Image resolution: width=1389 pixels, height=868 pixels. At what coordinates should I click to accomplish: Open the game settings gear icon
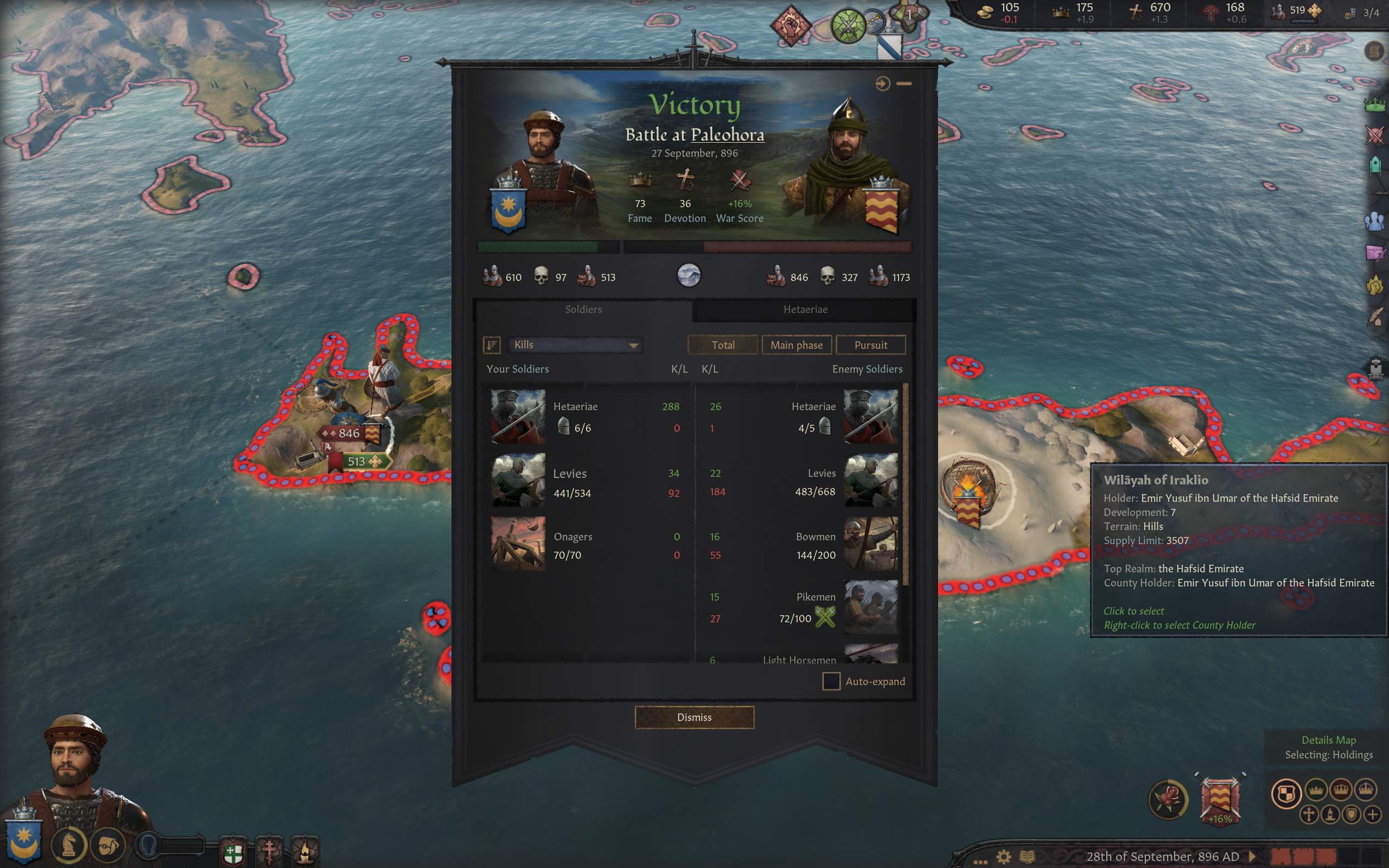(x=1003, y=857)
